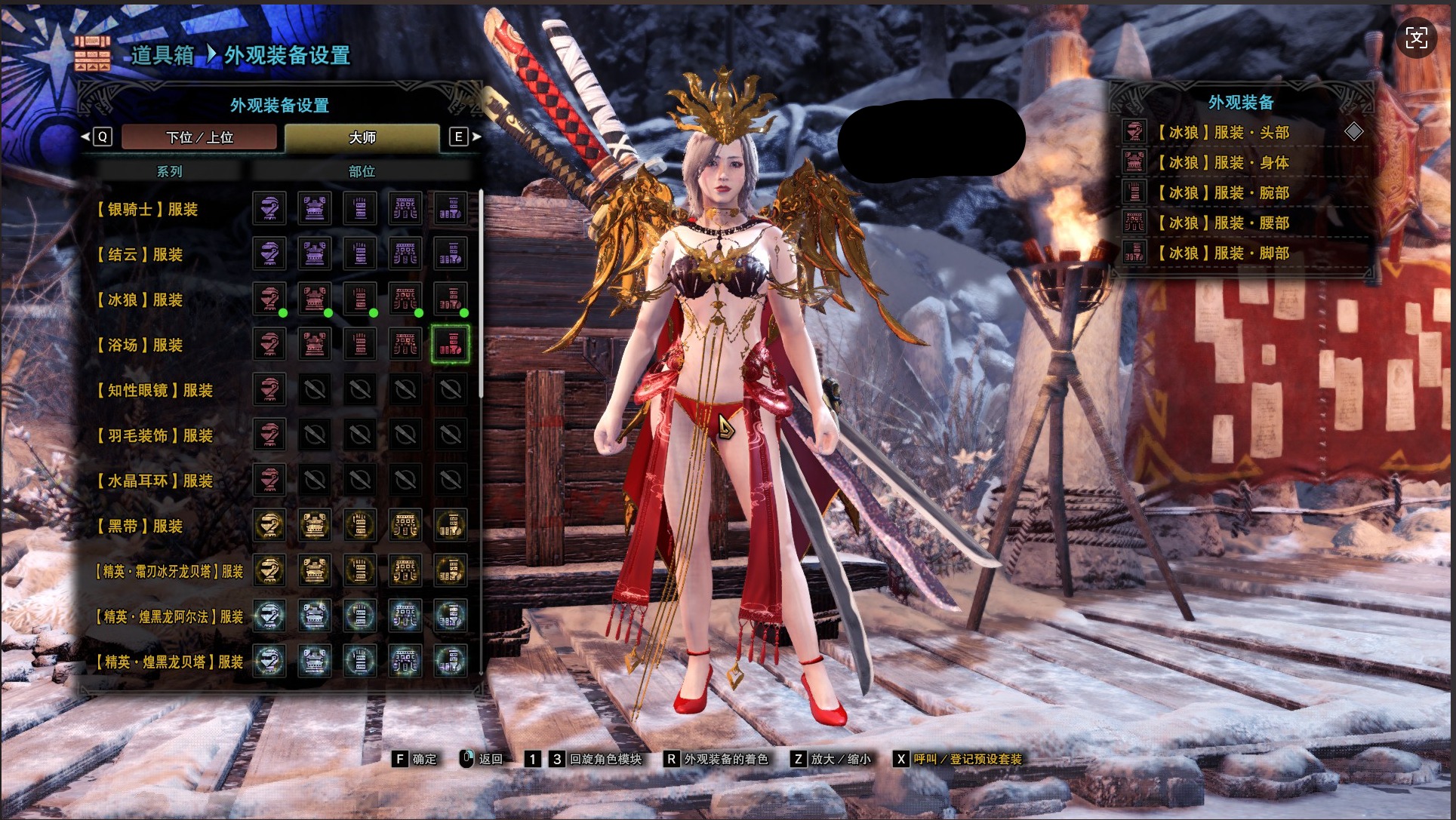This screenshot has height=820, width=1456.
Task: Pick the 羽毛装饰 head piece
Action: (x=269, y=435)
